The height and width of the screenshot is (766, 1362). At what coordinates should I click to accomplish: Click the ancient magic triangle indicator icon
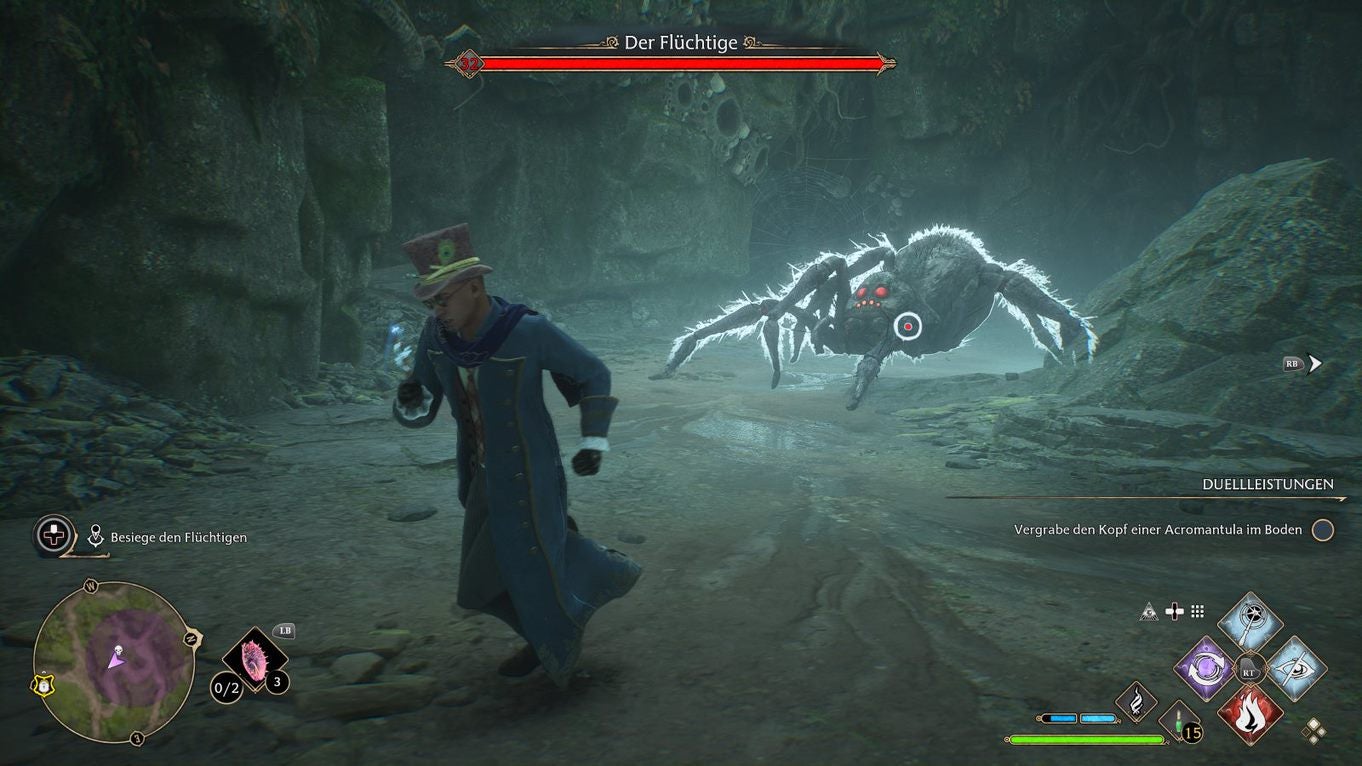1147,612
